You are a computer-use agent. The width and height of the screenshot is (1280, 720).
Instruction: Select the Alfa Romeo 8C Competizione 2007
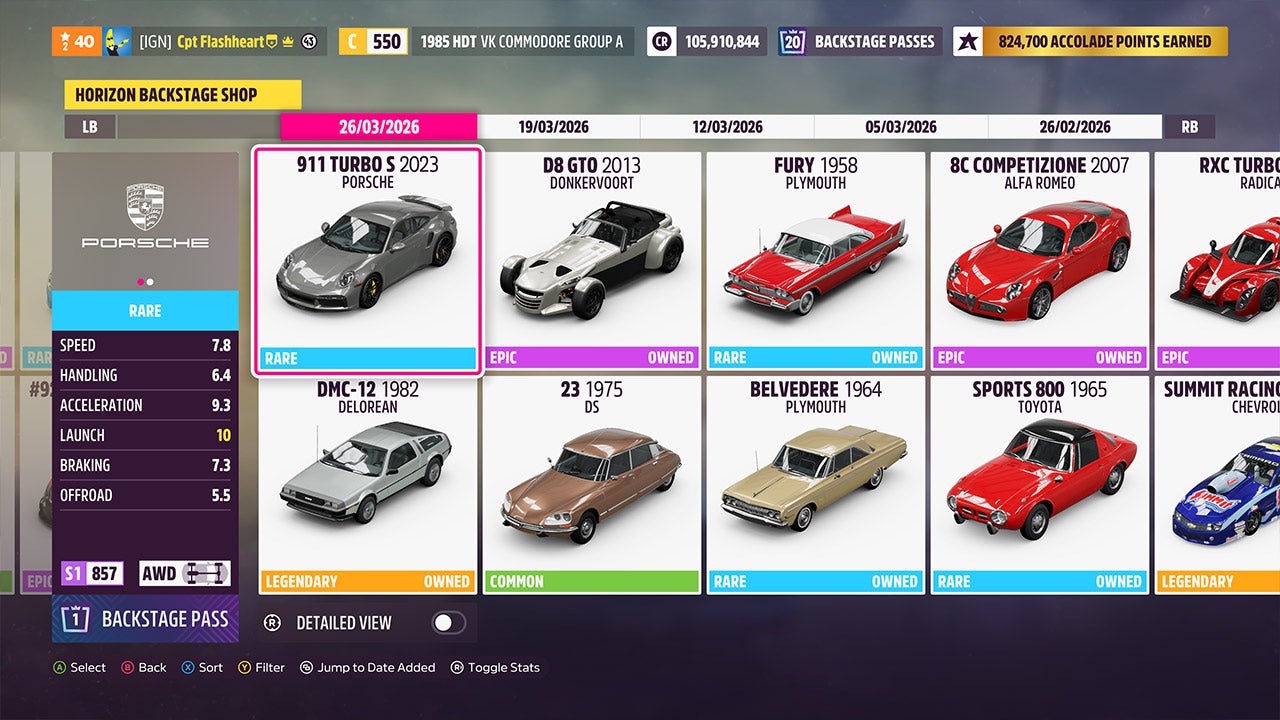coord(1040,260)
